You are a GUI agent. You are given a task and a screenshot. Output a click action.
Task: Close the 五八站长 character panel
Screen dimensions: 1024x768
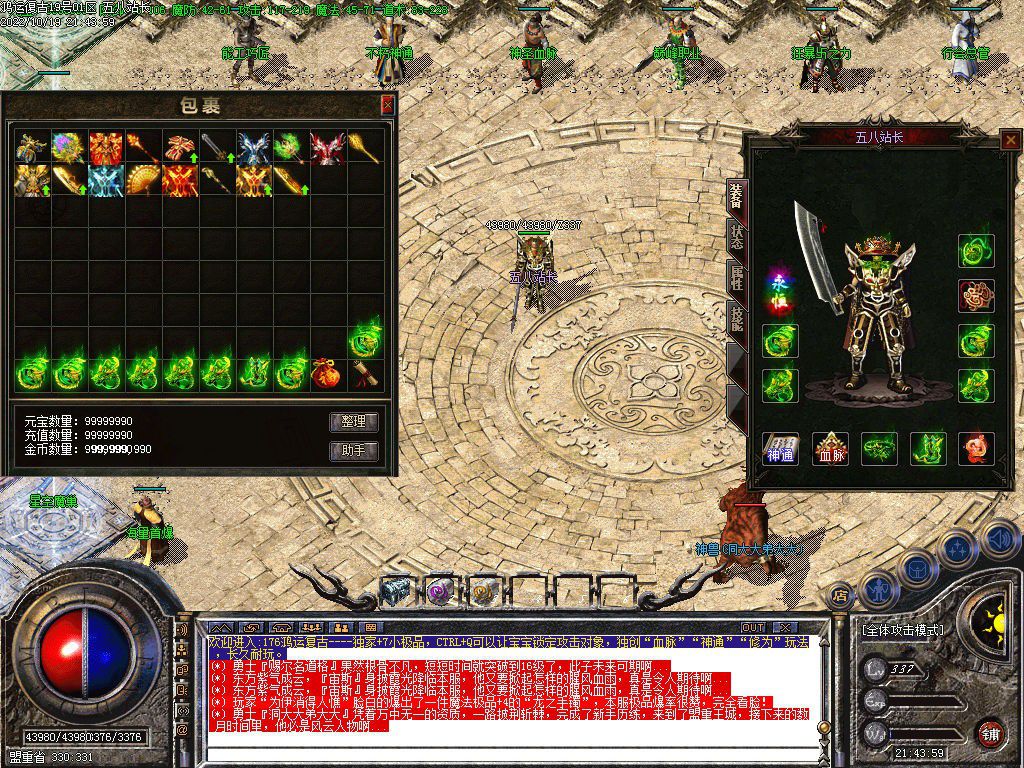pyautogui.click(x=1010, y=141)
